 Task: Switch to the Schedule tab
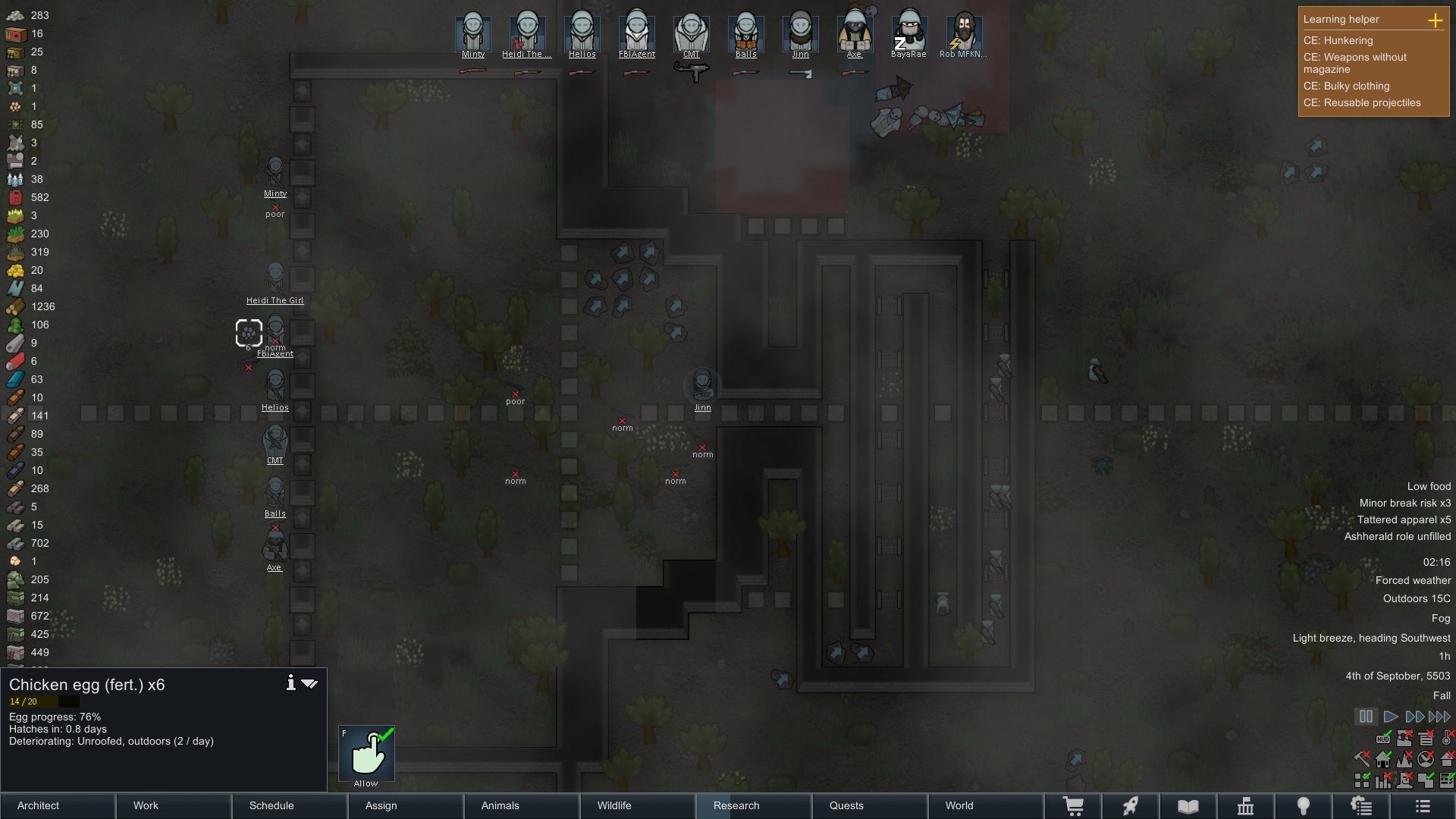coord(290,805)
